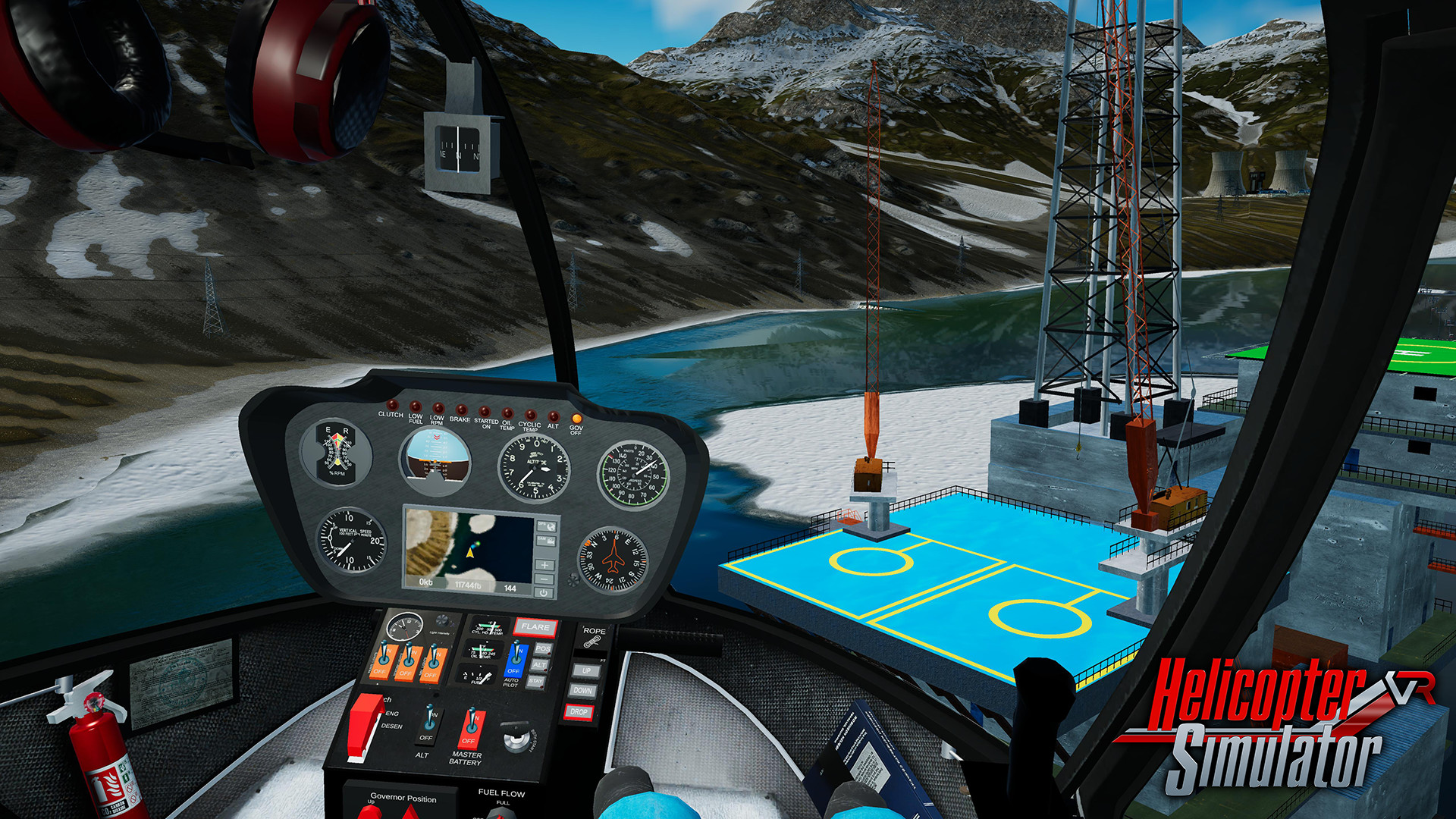The image size is (1456, 819).
Task: Lower the rope with the DOWN button
Action: [582, 691]
